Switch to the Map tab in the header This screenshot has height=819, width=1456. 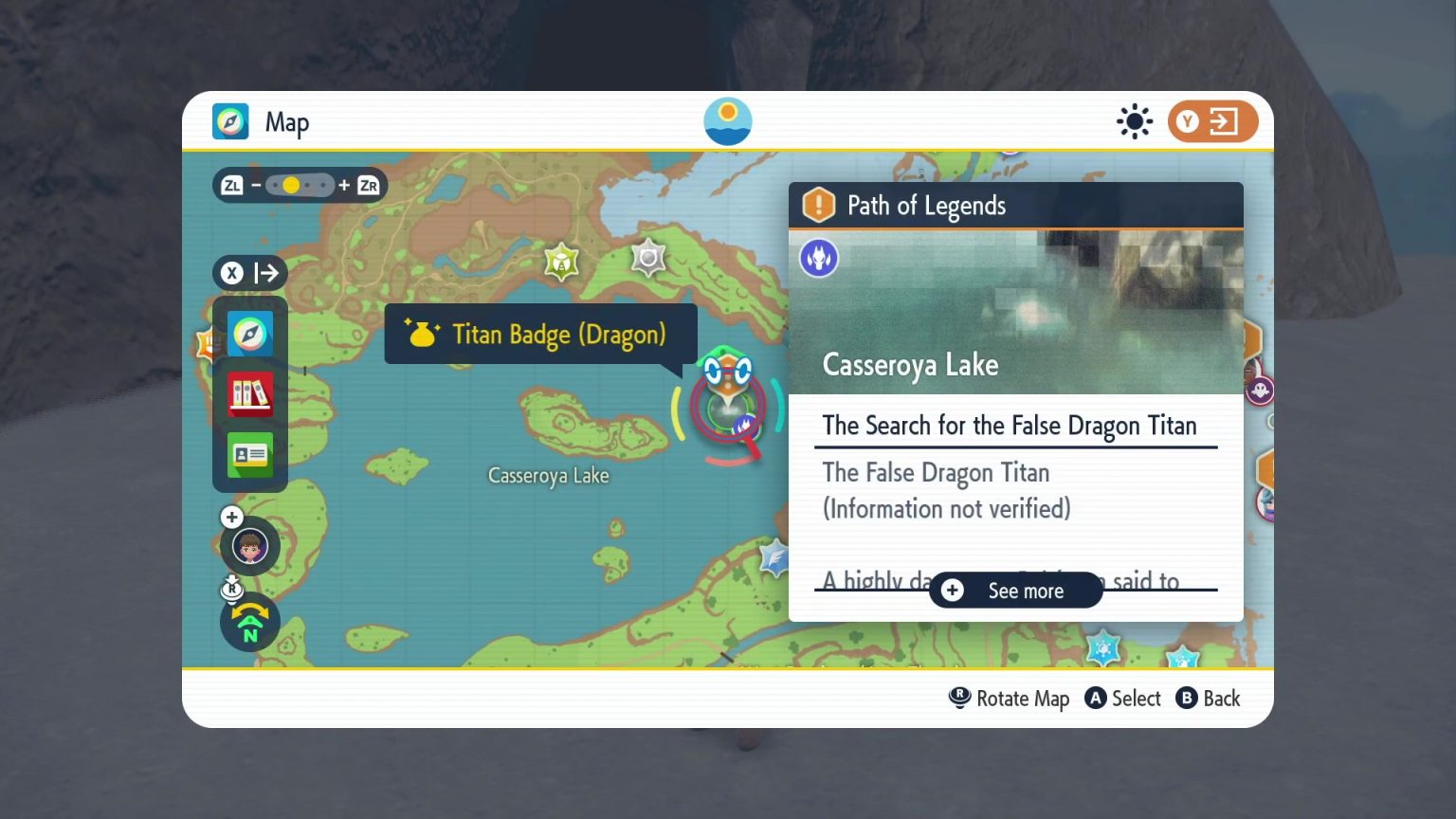click(x=262, y=121)
